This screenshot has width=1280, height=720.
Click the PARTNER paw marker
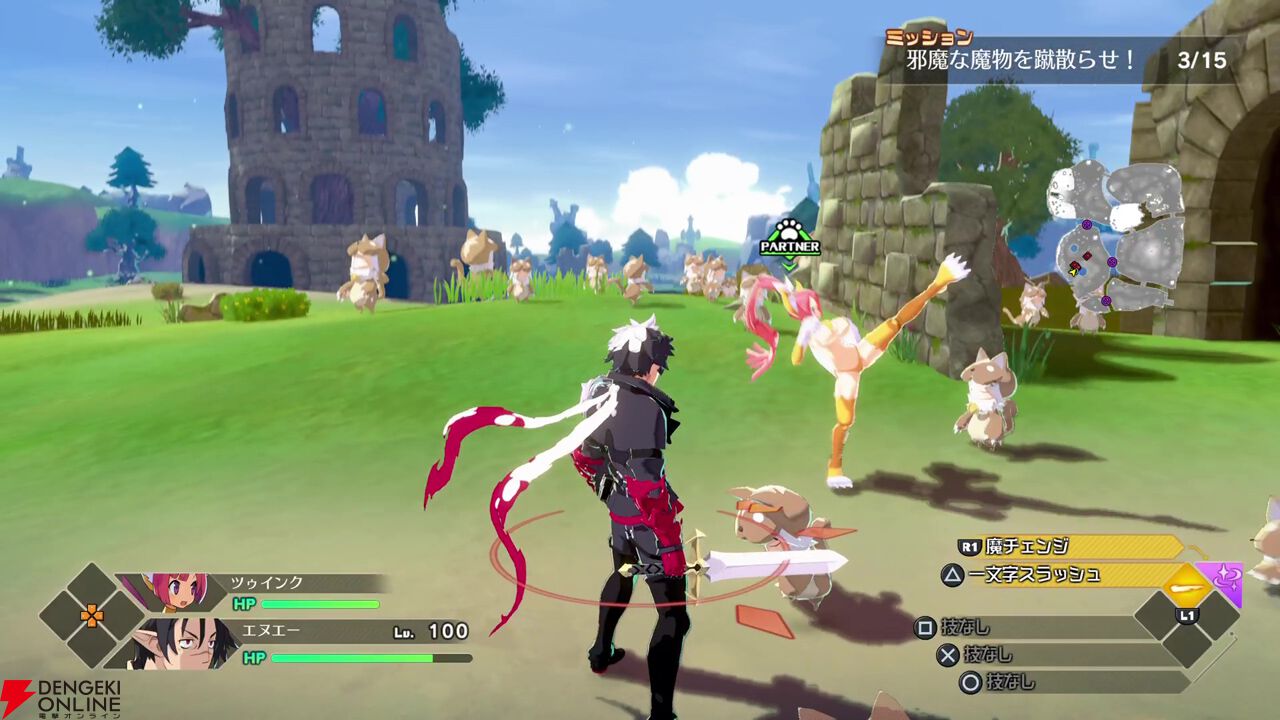tap(789, 238)
